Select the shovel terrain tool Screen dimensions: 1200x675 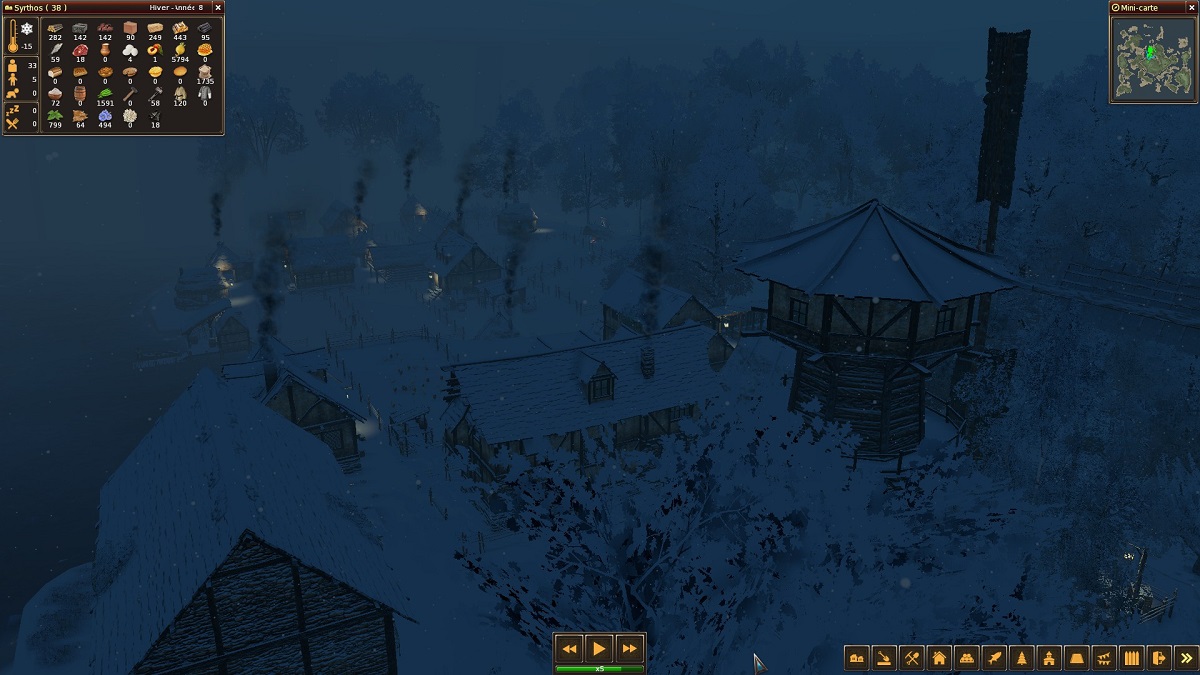pyautogui.click(x=884, y=658)
